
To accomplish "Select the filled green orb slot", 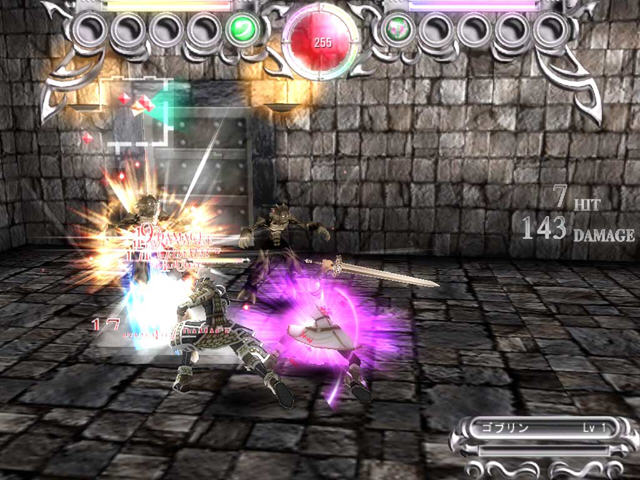I will pyautogui.click(x=241, y=29).
